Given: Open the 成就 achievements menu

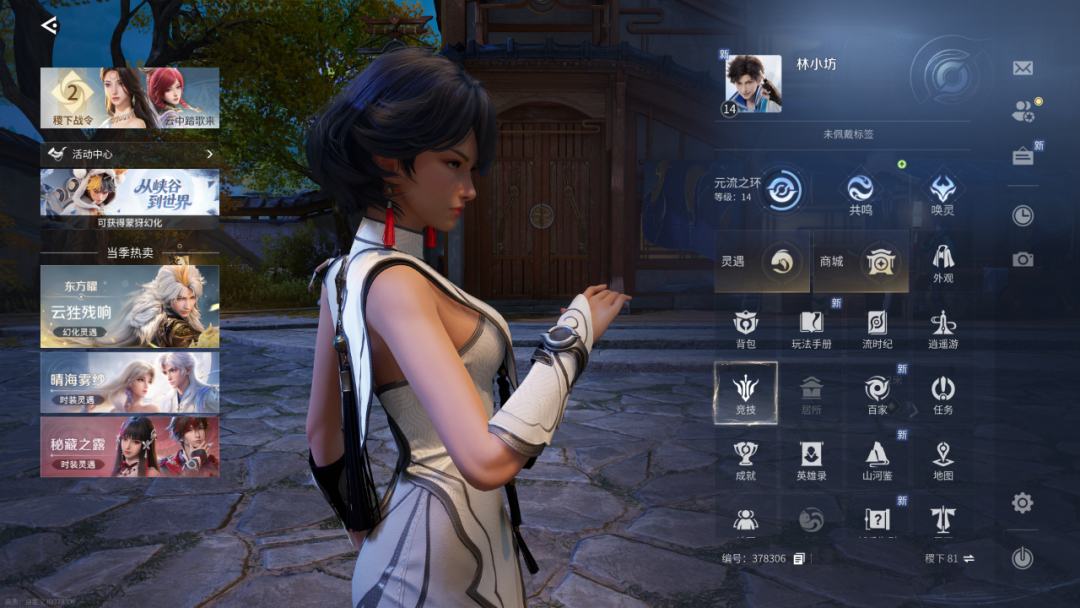Looking at the screenshot, I should click(x=746, y=459).
